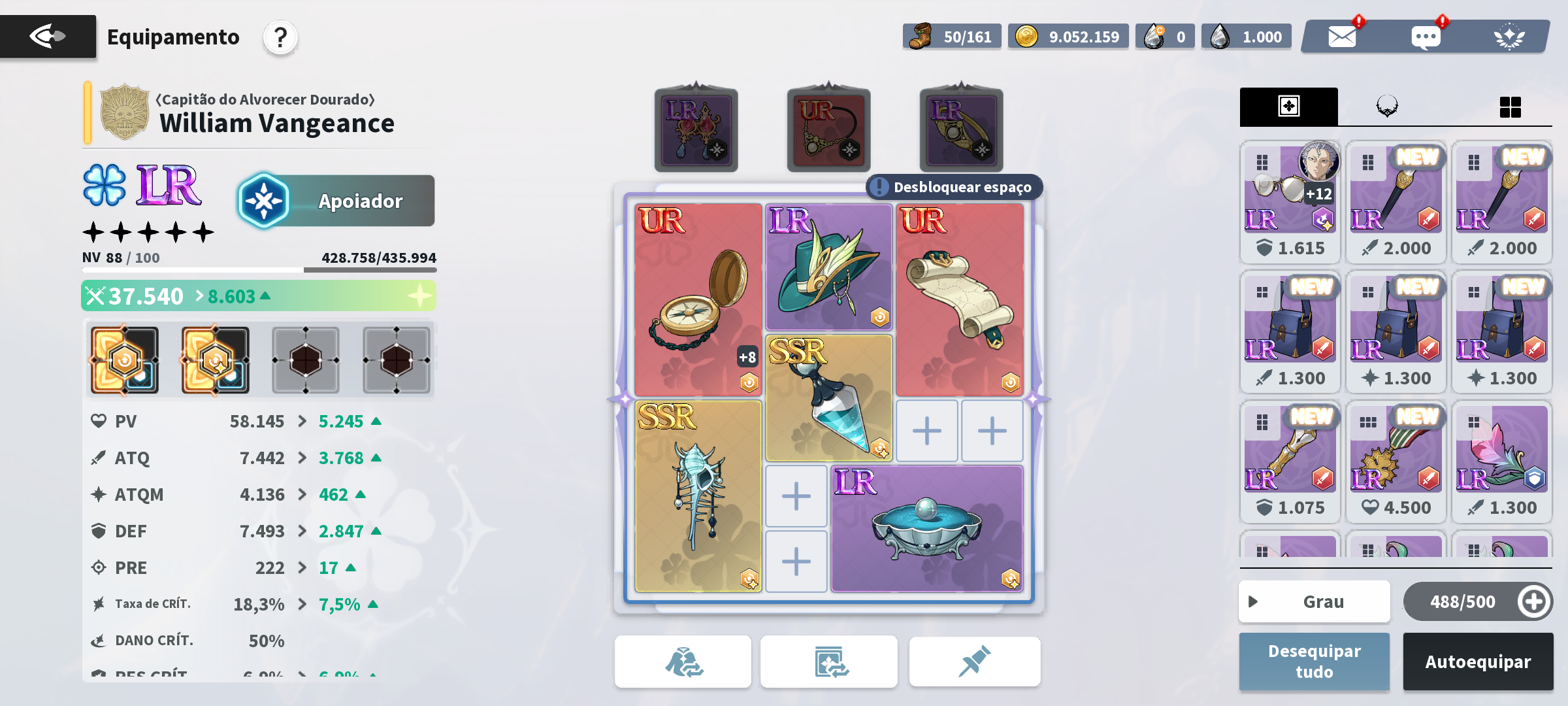Select the SSR crystal pendulum tile
Viewport: 1568px width, 706px height.
(828, 397)
